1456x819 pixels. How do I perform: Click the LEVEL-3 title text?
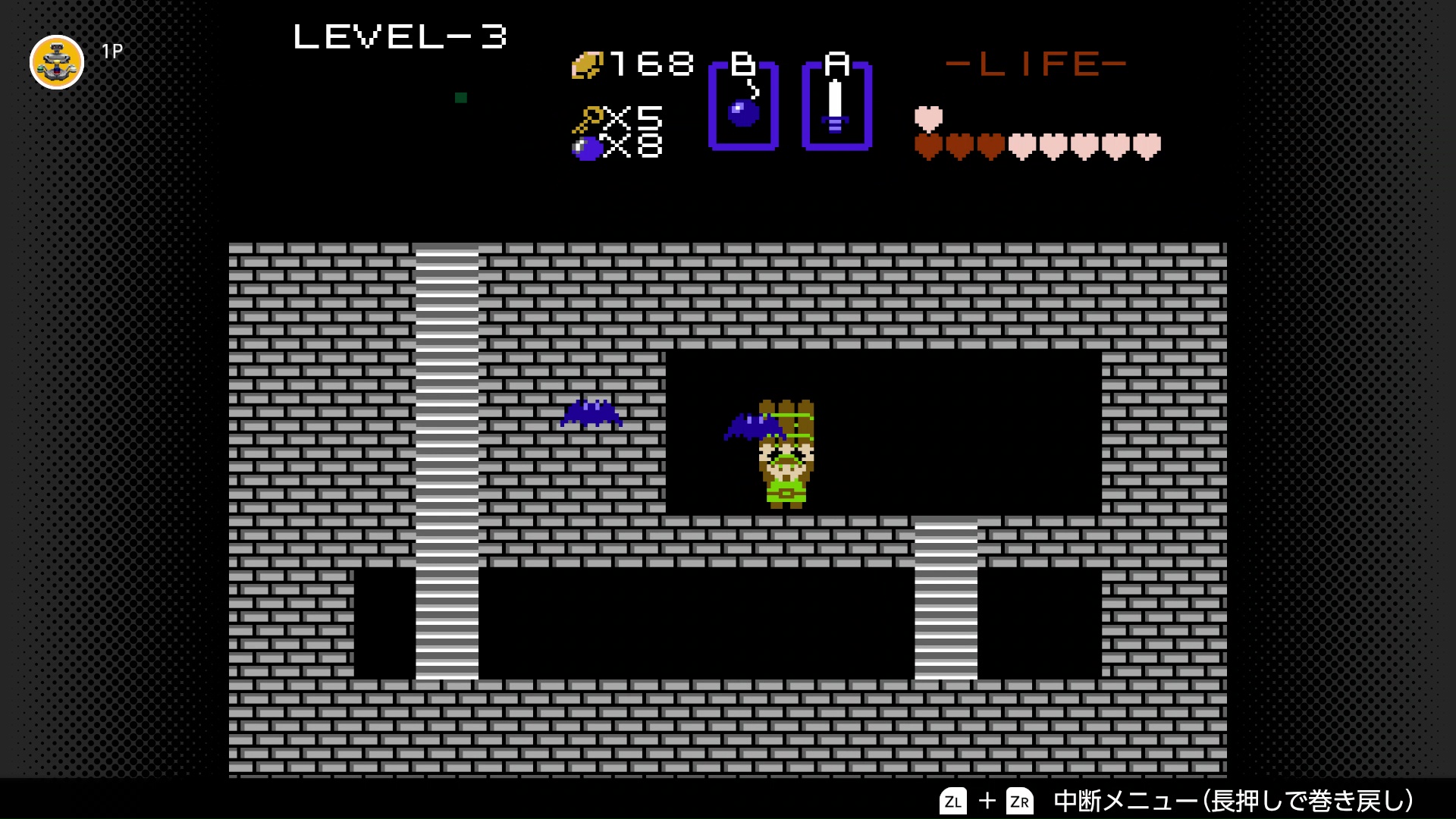400,36
